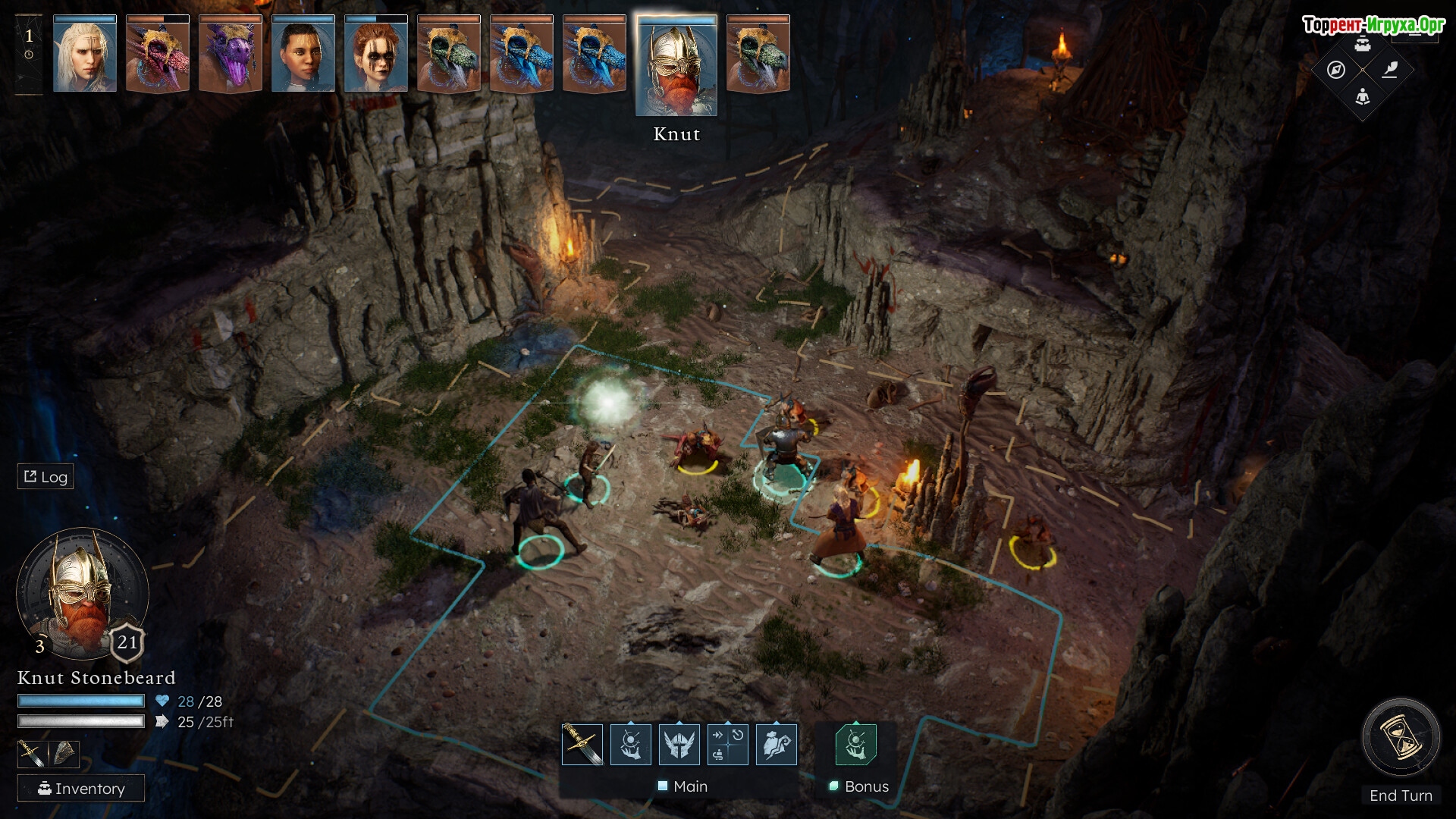Viewport: 1456px width, 819px height.
Task: Select the white-haired elf turn portrait
Action: click(x=85, y=55)
